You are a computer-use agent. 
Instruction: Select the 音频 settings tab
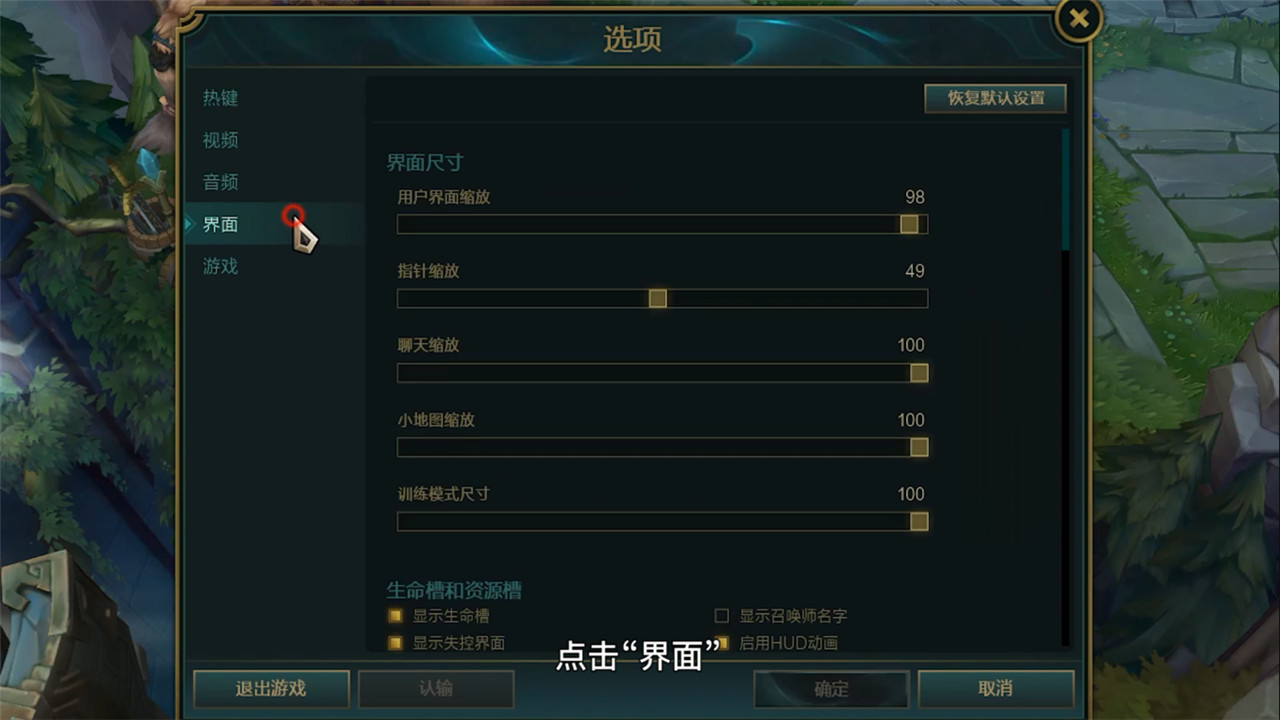(220, 183)
